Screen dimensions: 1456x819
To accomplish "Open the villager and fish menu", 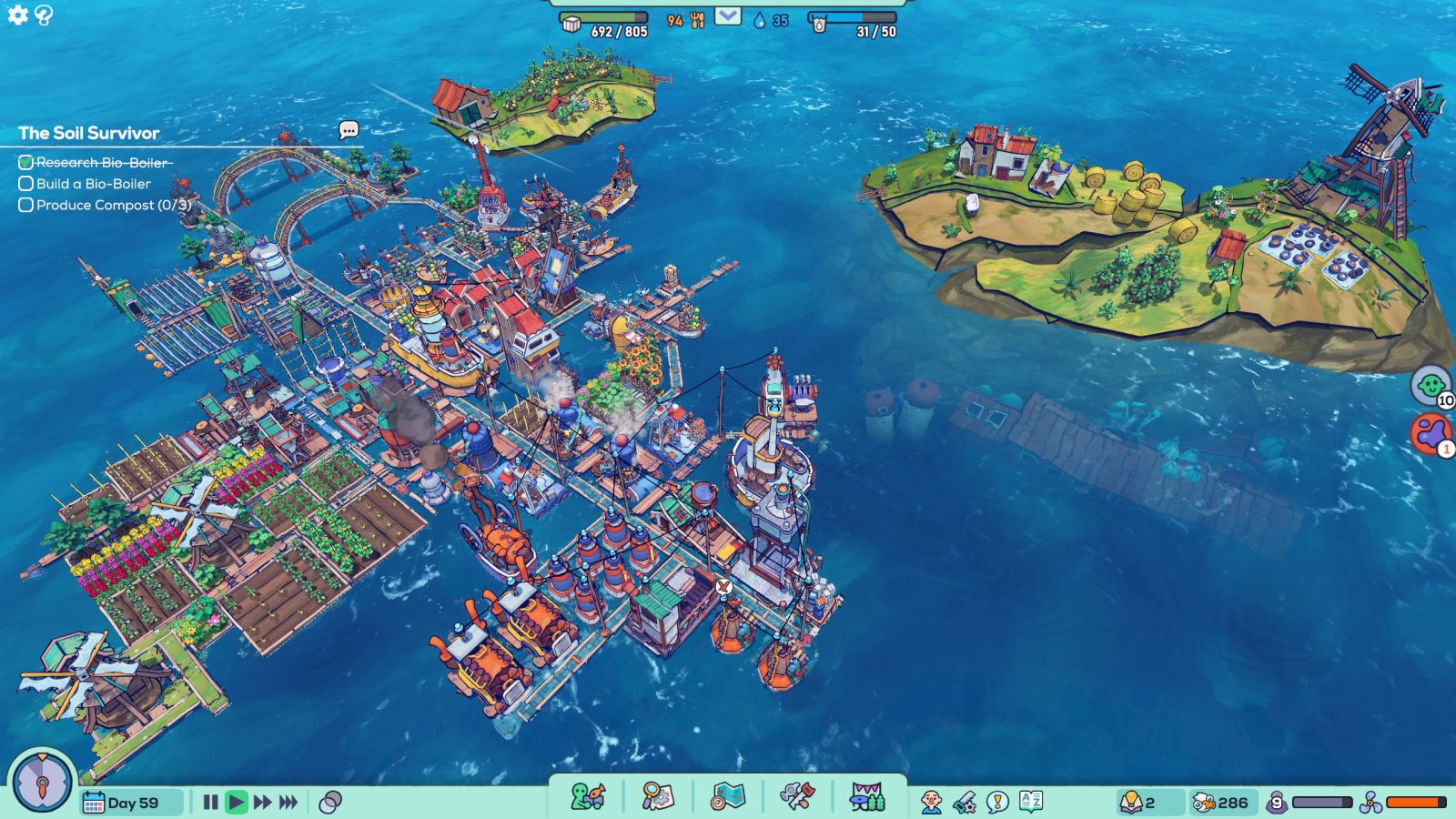I will click(587, 797).
